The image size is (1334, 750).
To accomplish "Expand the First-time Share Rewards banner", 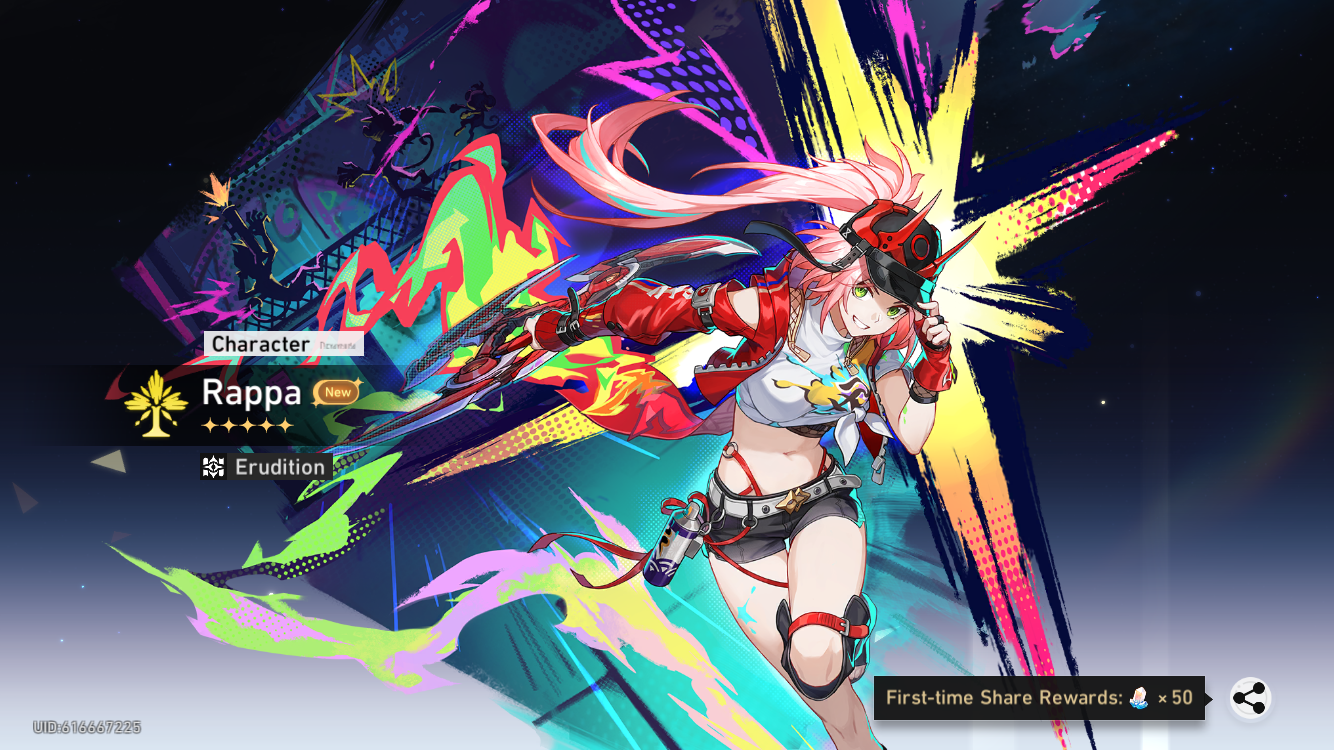I will (1040, 697).
